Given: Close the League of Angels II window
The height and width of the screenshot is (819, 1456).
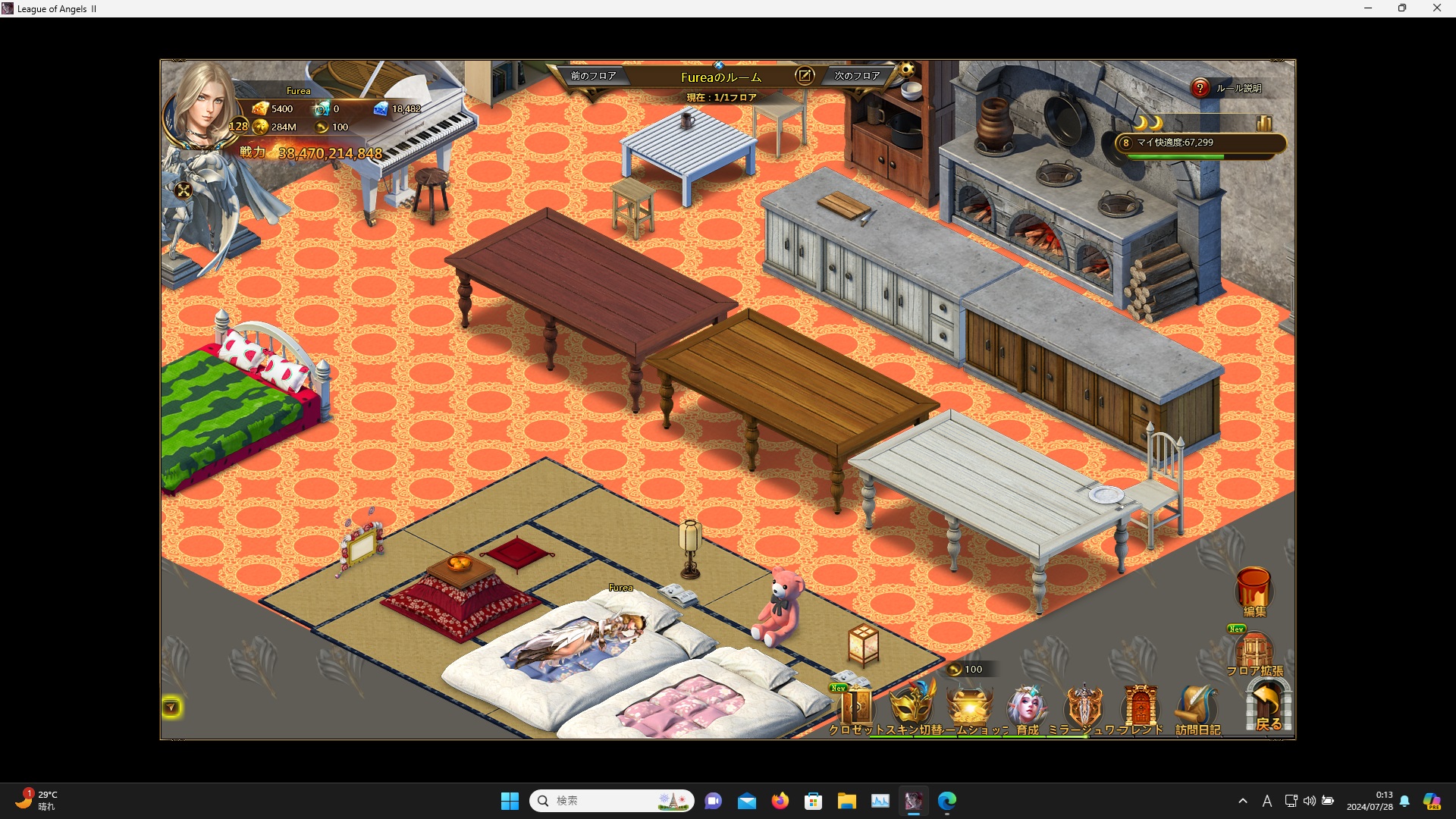Looking at the screenshot, I should [1436, 8].
